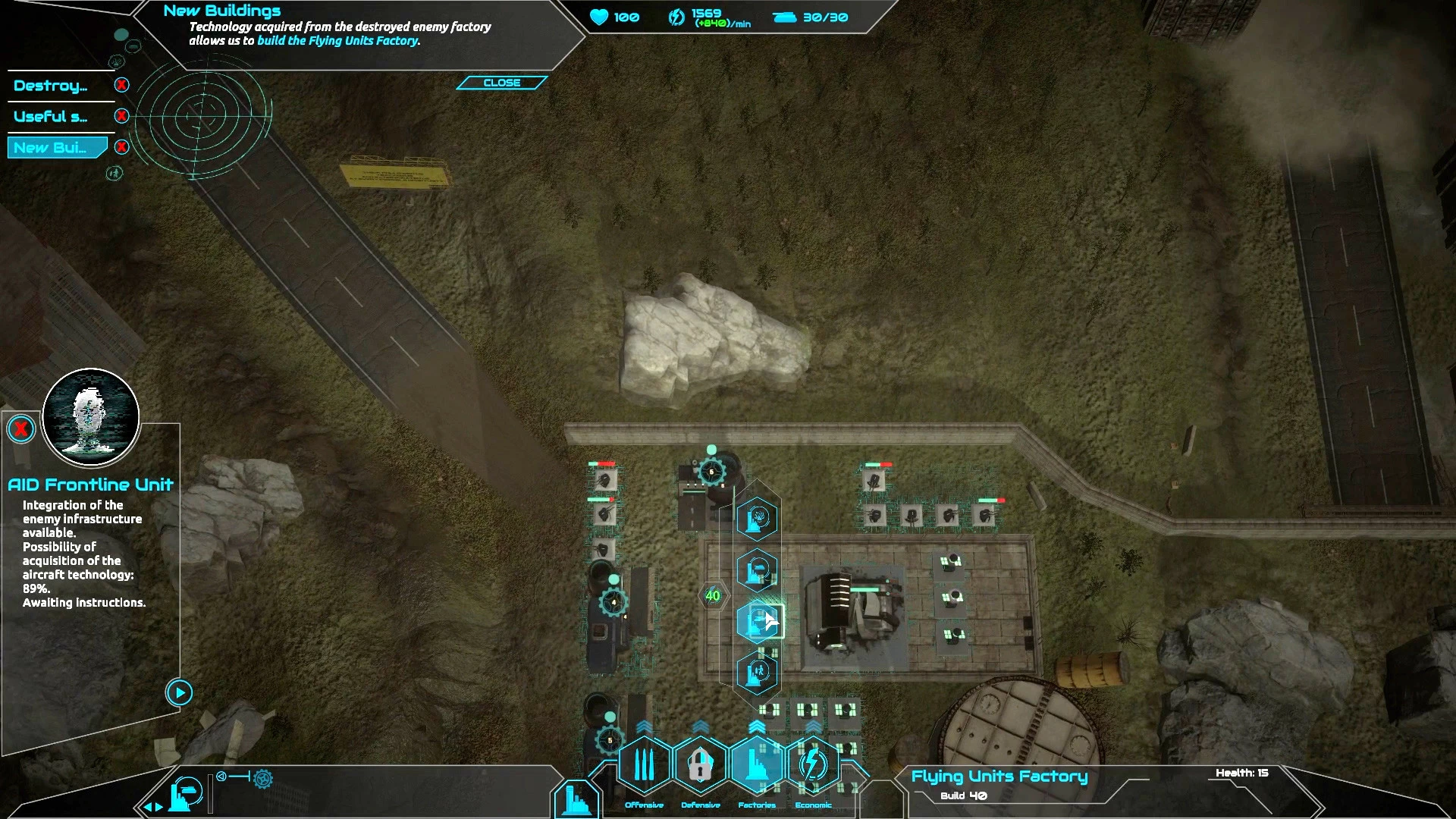Screen dimensions: 1456x819
Task: Close the New Buildings message
Action: (501, 83)
